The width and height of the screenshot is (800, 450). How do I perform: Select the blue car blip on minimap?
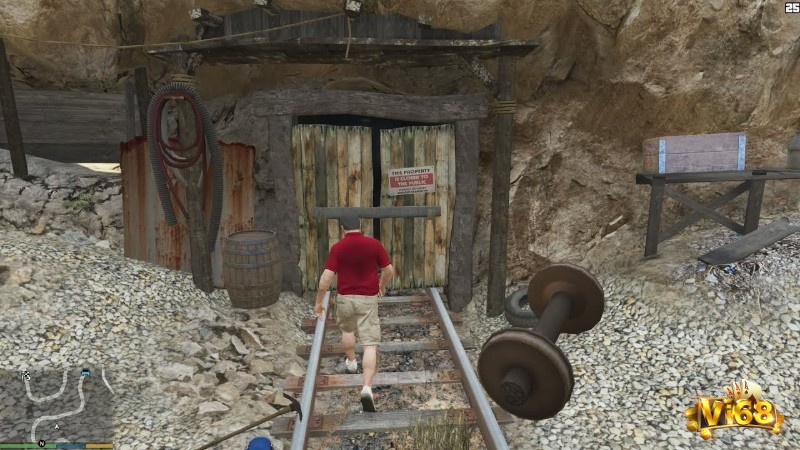[86, 374]
